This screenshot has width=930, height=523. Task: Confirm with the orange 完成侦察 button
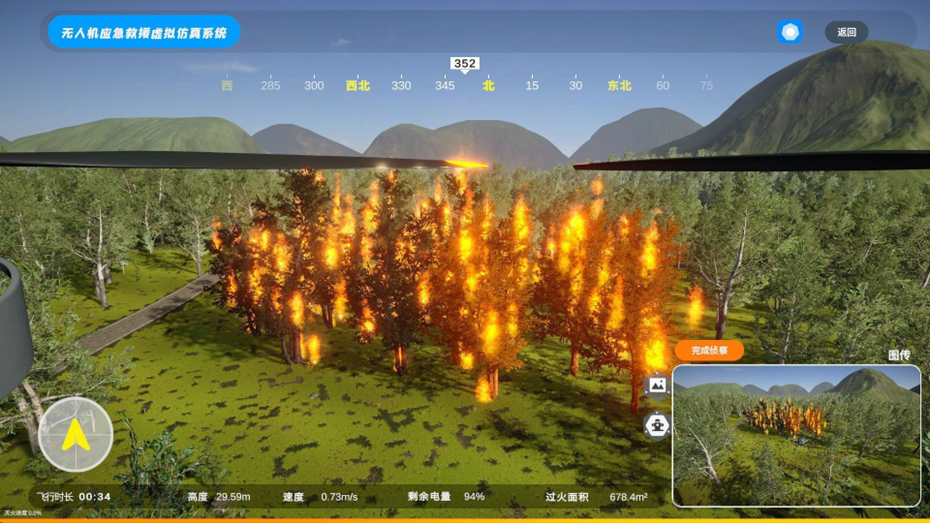[x=709, y=350]
